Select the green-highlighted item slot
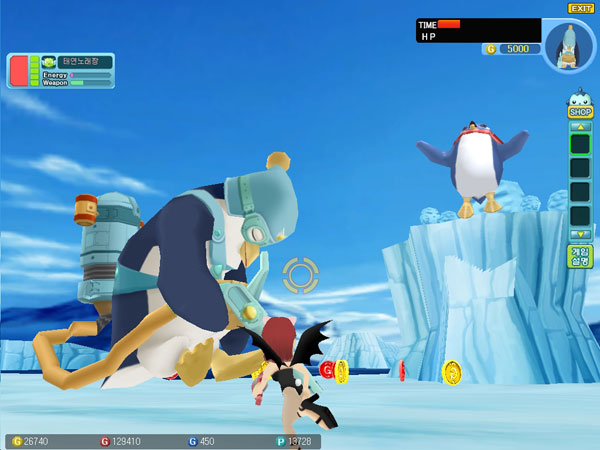This screenshot has height=450, width=600. [580, 143]
